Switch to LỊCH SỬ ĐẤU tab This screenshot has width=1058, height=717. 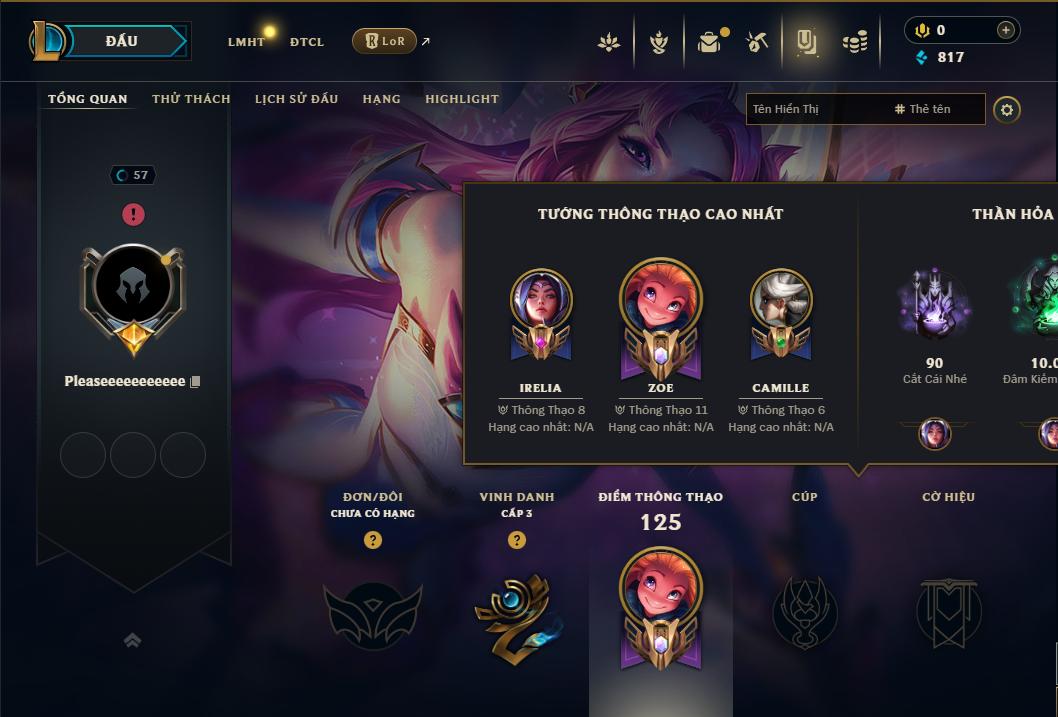coord(296,99)
